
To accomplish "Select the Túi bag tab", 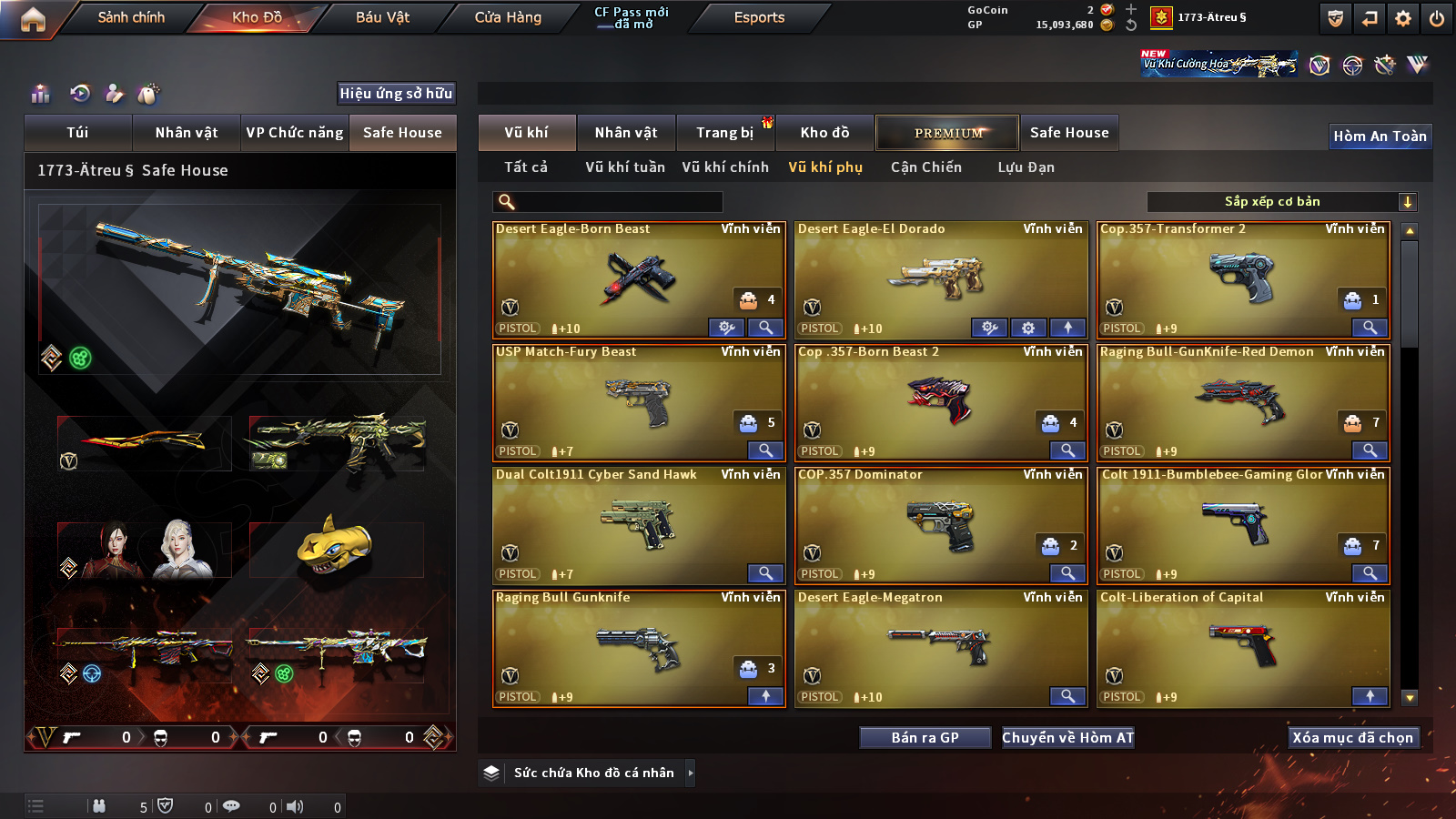I will pyautogui.click(x=77, y=133).
